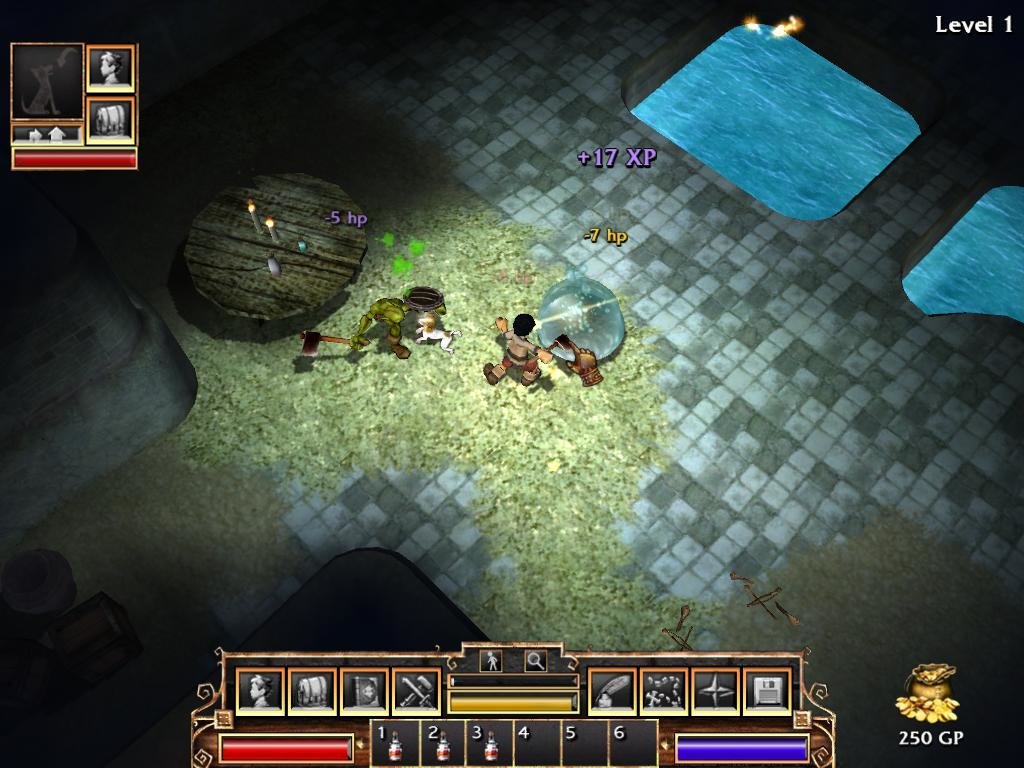
Task: Click the floppy disk save icon
Action: coord(767,691)
